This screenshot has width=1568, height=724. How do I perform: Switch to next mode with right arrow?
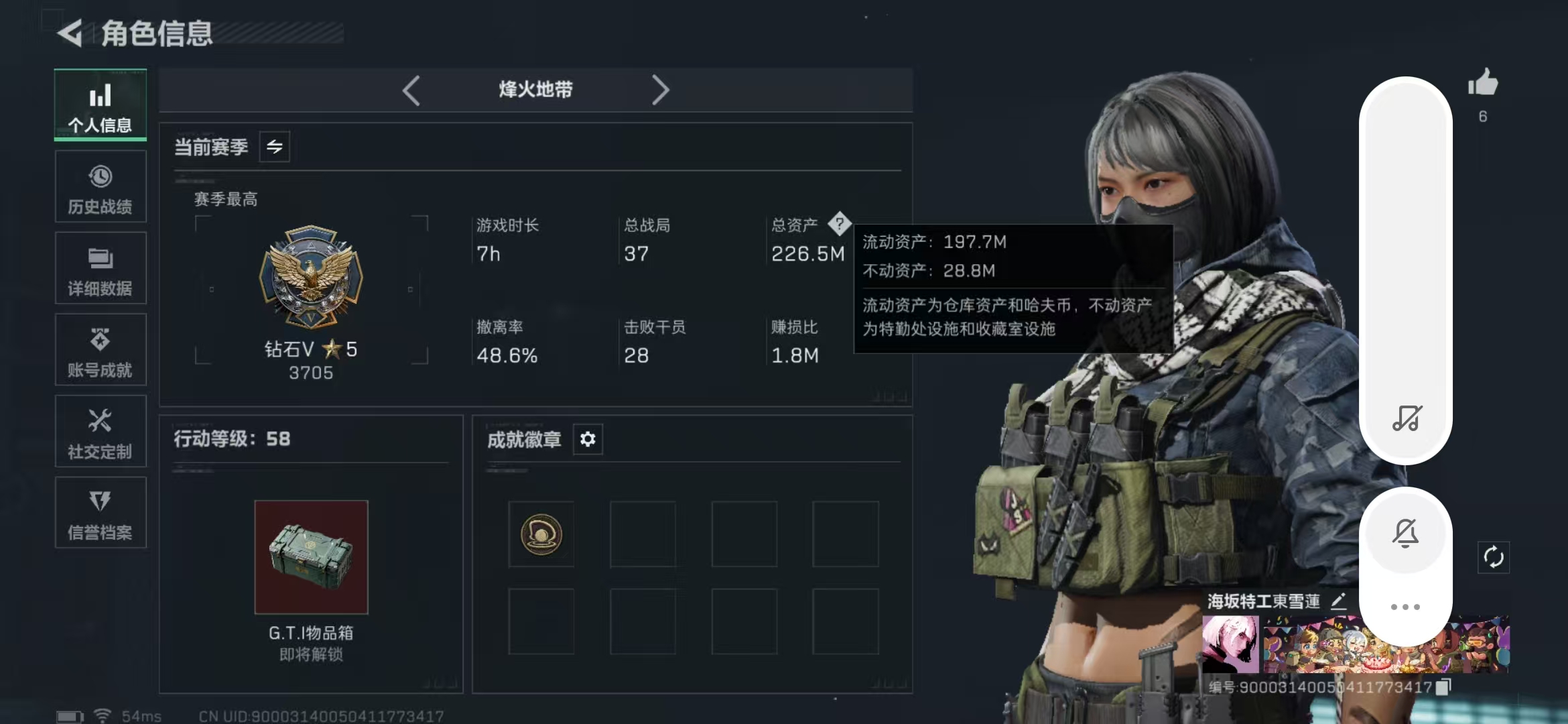[x=661, y=89]
